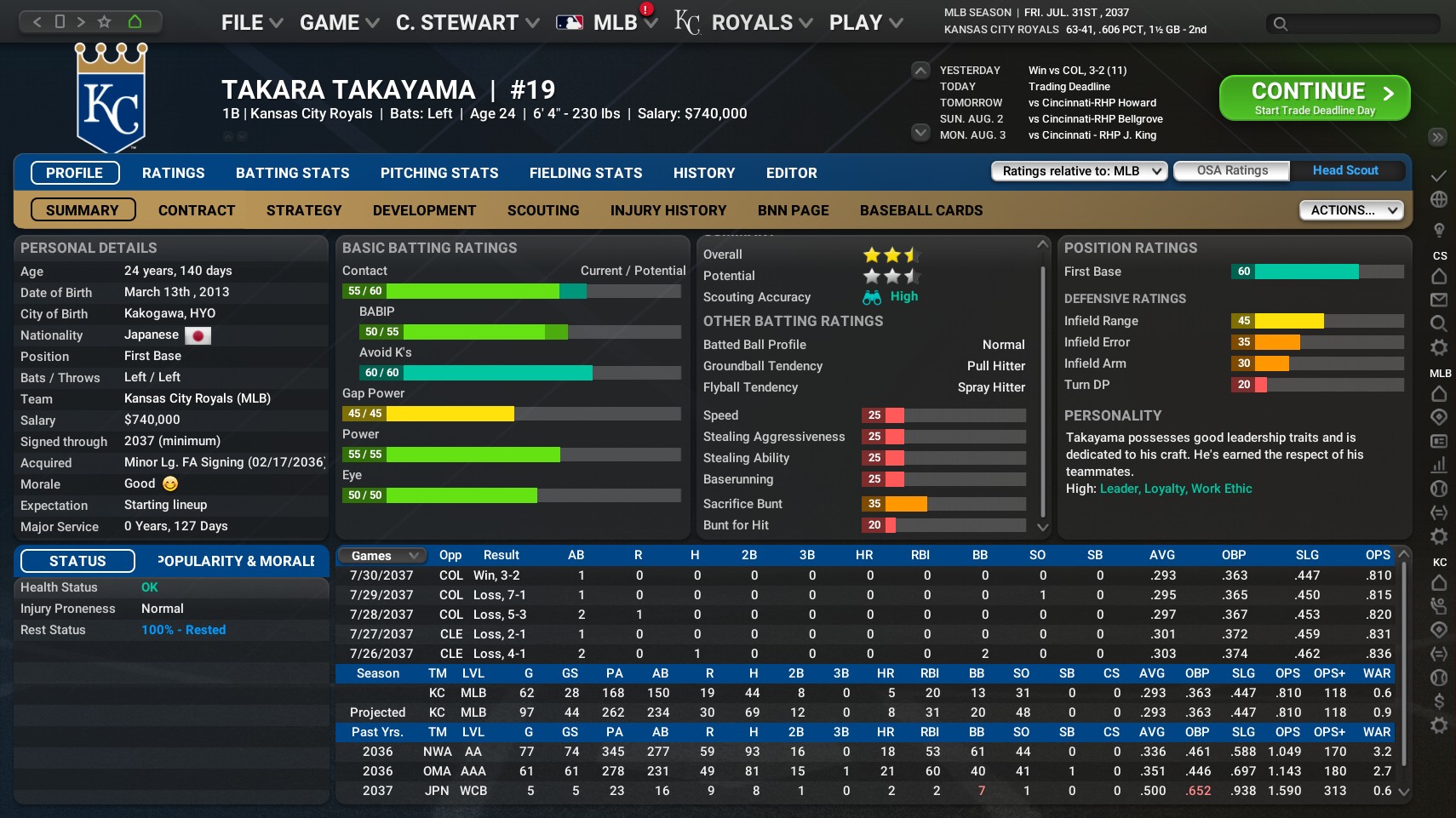Switch to the BATTING STATS tab

click(292, 173)
